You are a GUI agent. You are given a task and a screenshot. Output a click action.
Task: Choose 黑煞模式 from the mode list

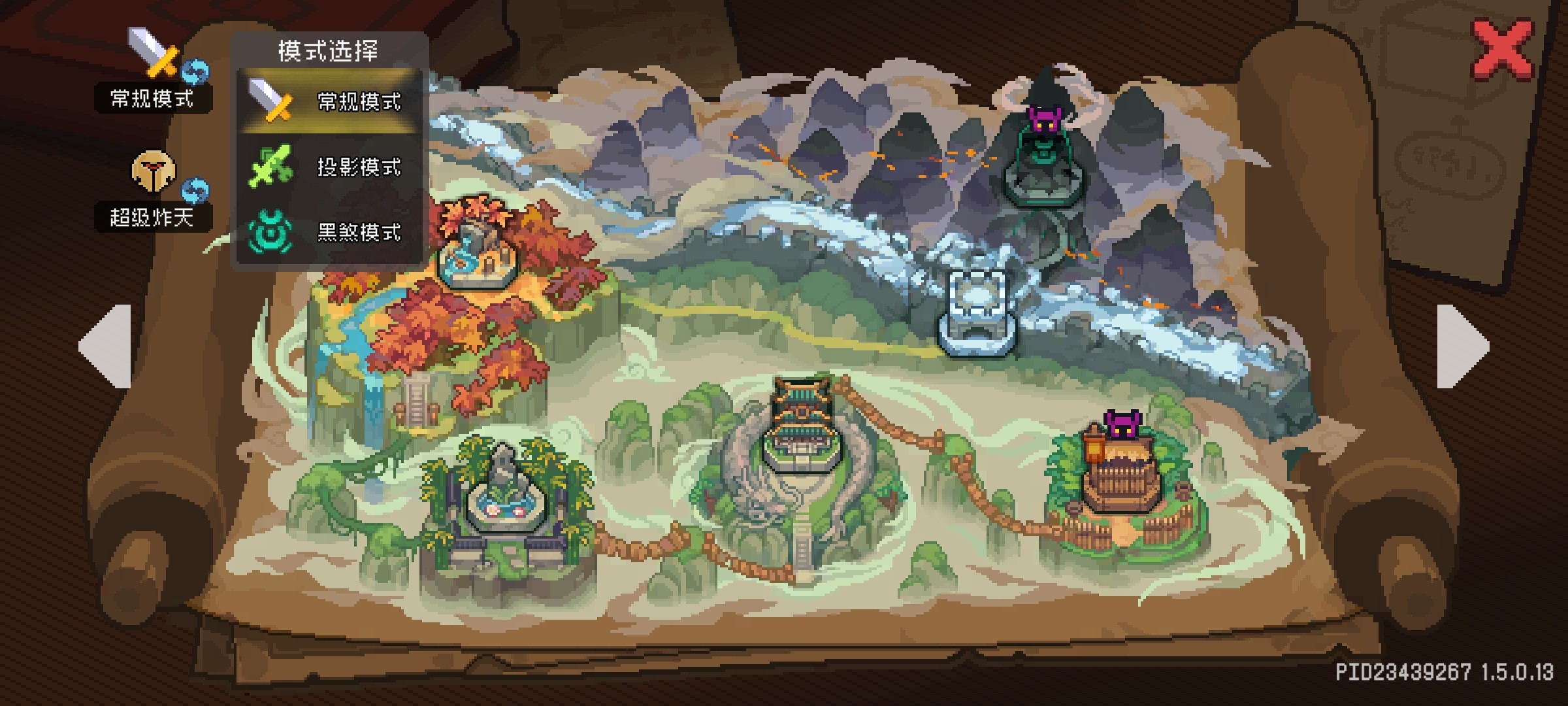click(330, 232)
